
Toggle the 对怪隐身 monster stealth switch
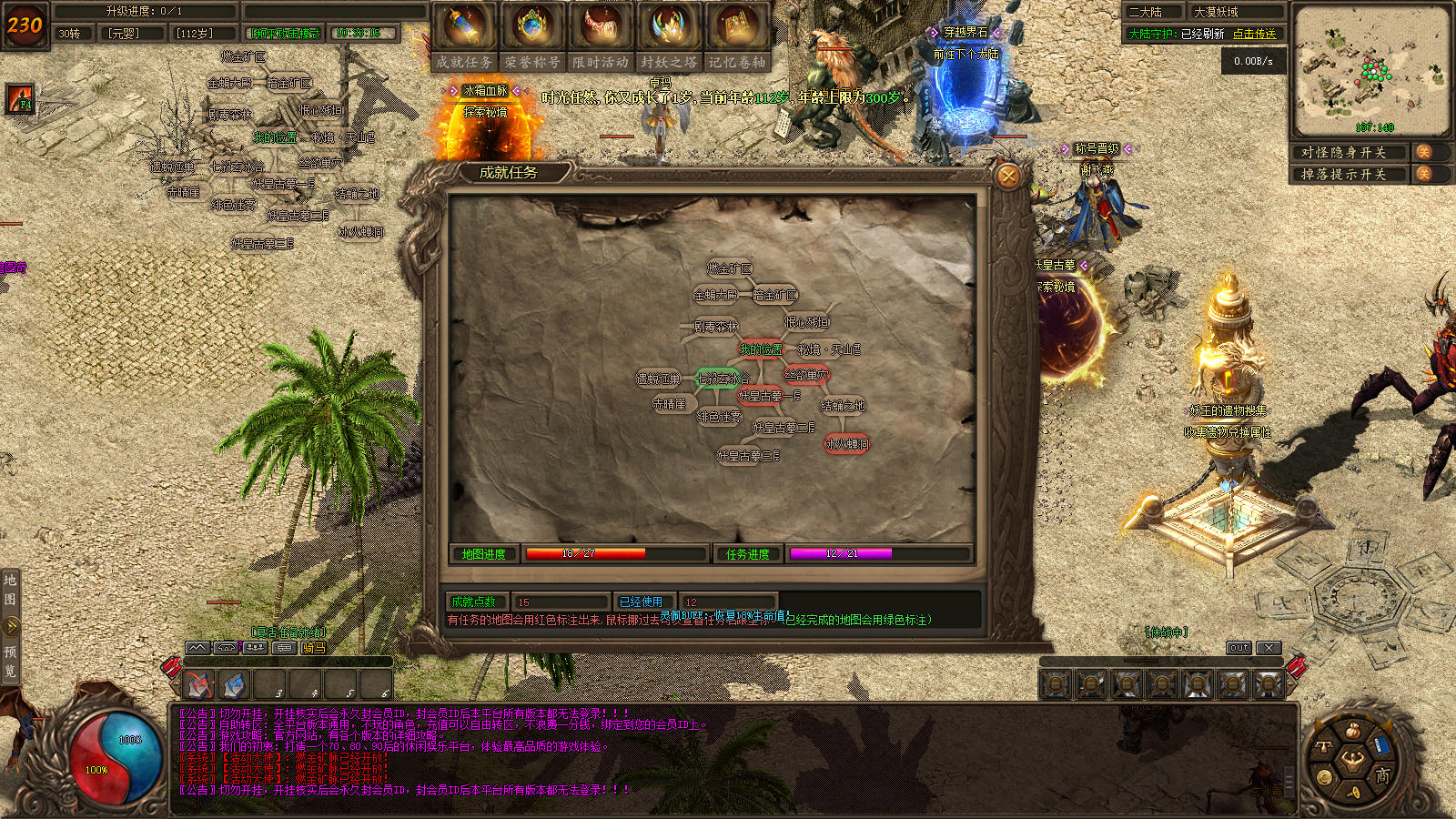1423,152
